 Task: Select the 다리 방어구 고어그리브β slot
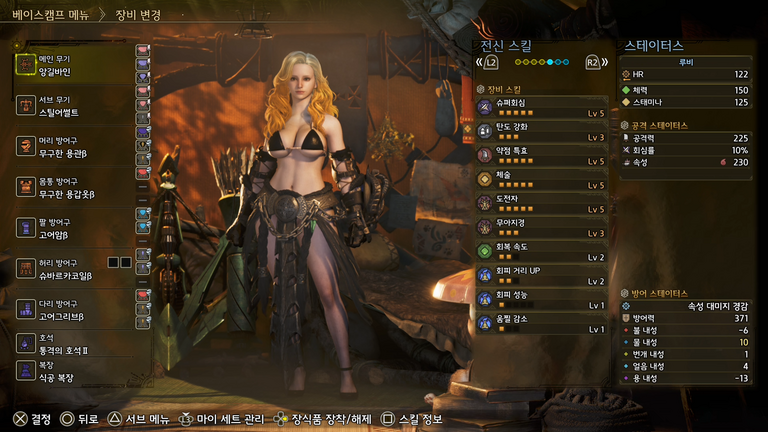[x=70, y=310]
